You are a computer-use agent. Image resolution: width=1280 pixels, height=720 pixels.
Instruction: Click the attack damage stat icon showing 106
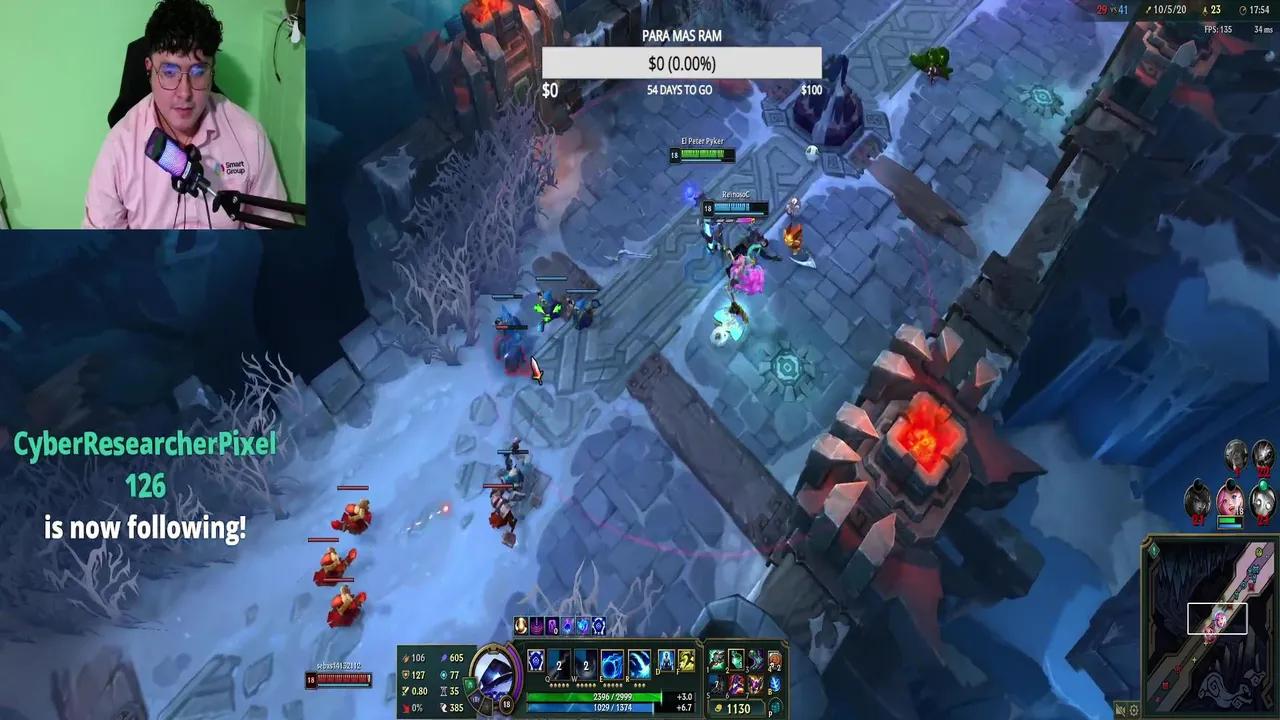click(407, 658)
